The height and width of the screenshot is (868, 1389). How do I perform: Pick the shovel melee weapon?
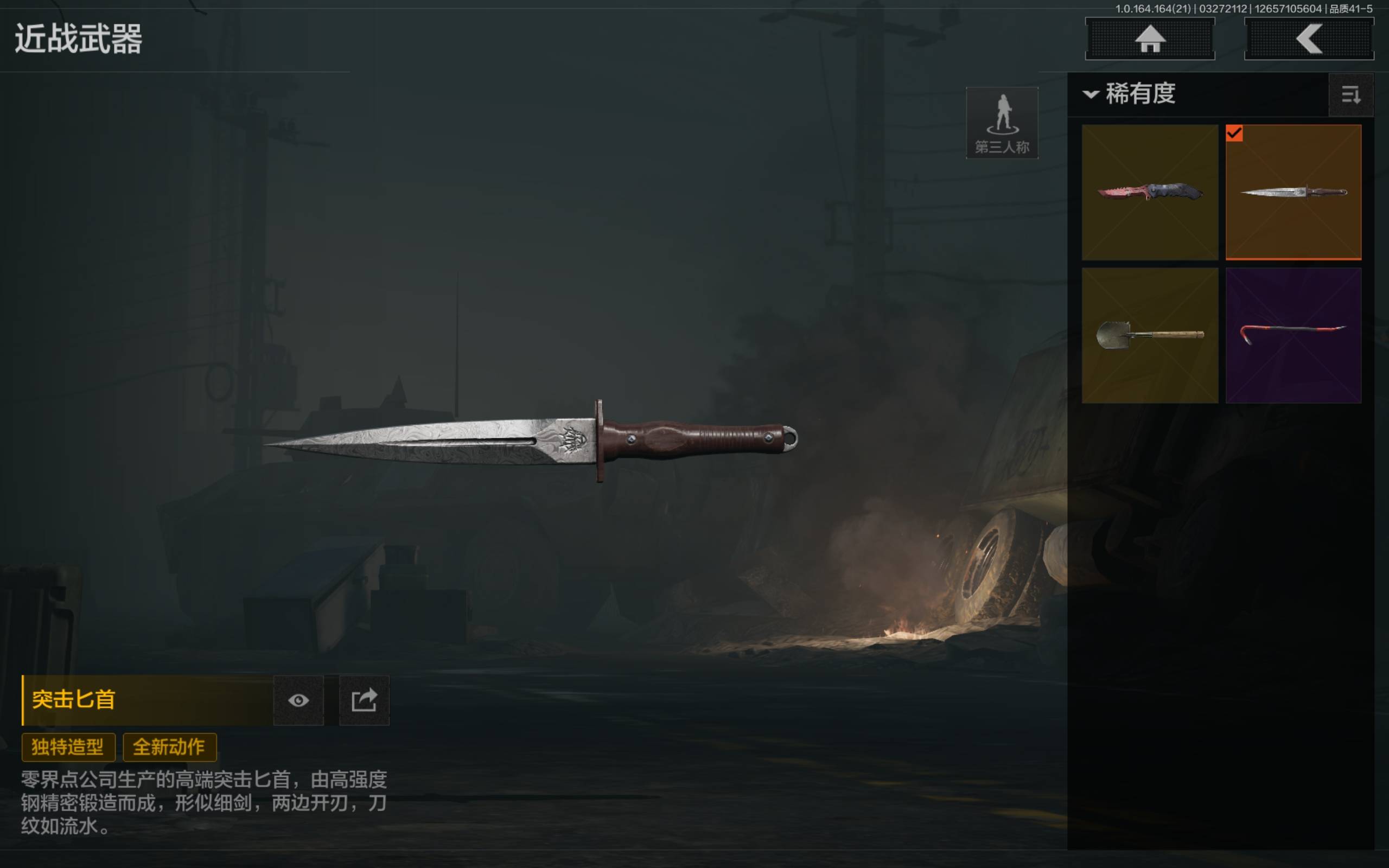coord(1150,335)
